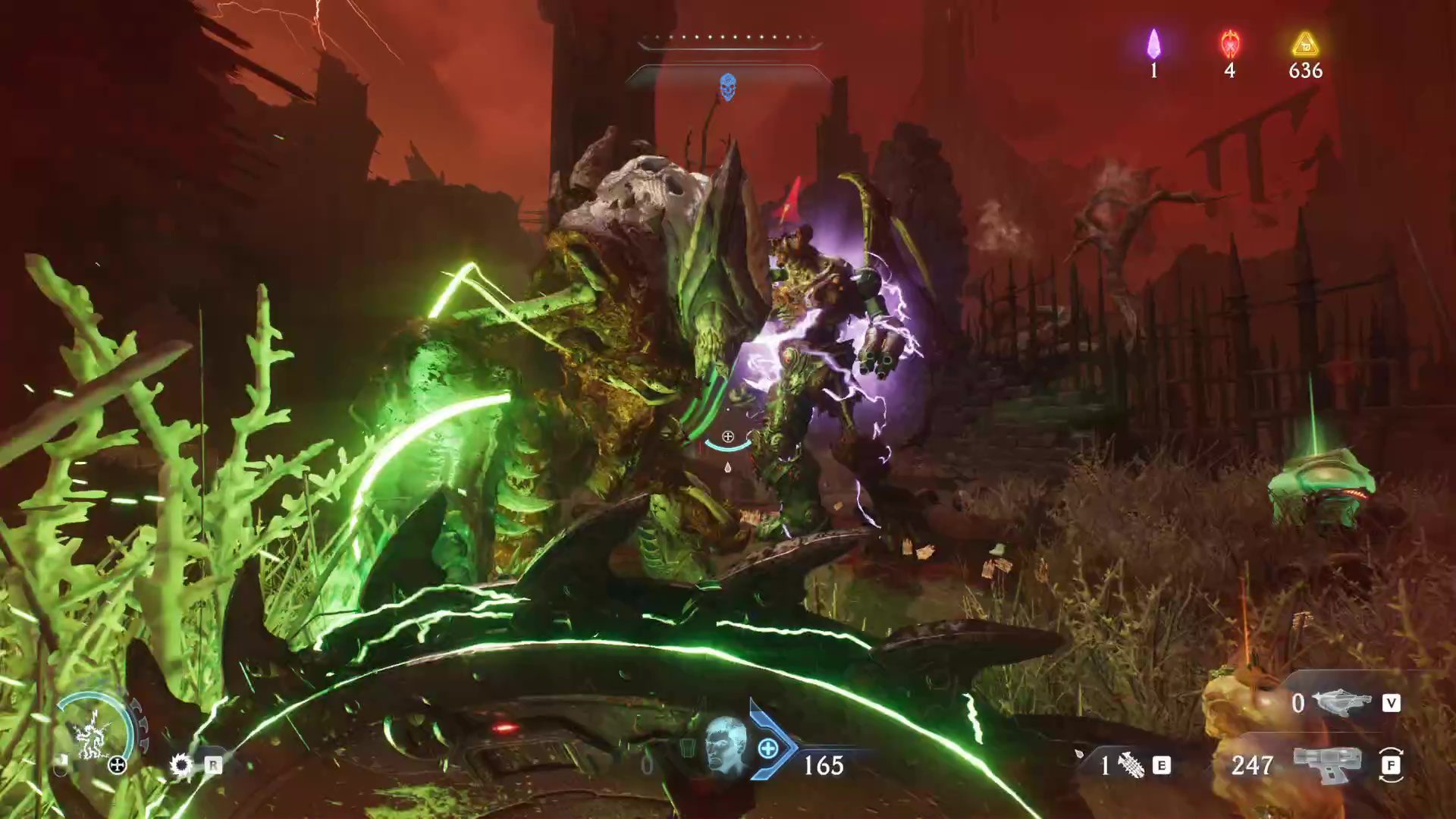Screen dimensions: 1456x819
Task: Select the red ruby currency icon
Action: click(1230, 44)
